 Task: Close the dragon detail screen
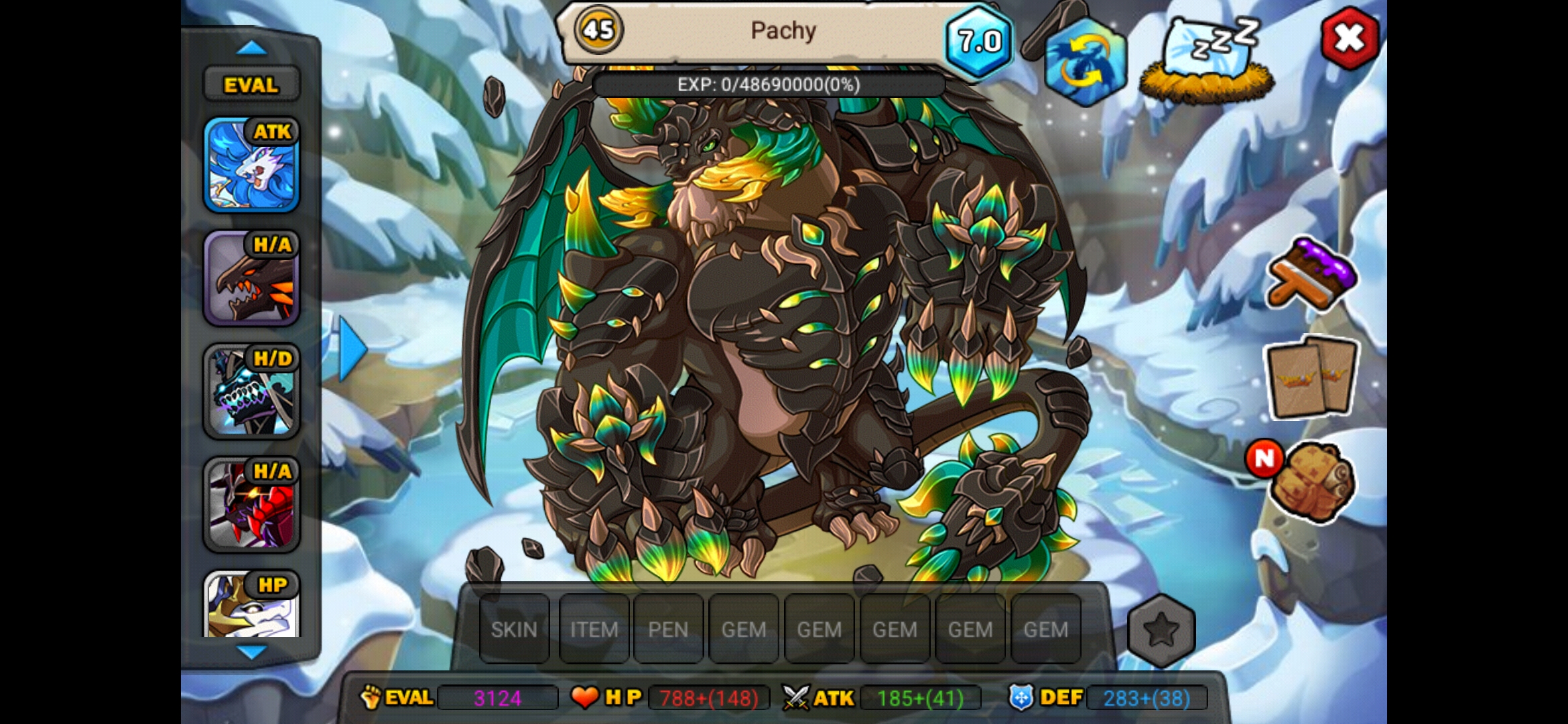(x=1349, y=38)
